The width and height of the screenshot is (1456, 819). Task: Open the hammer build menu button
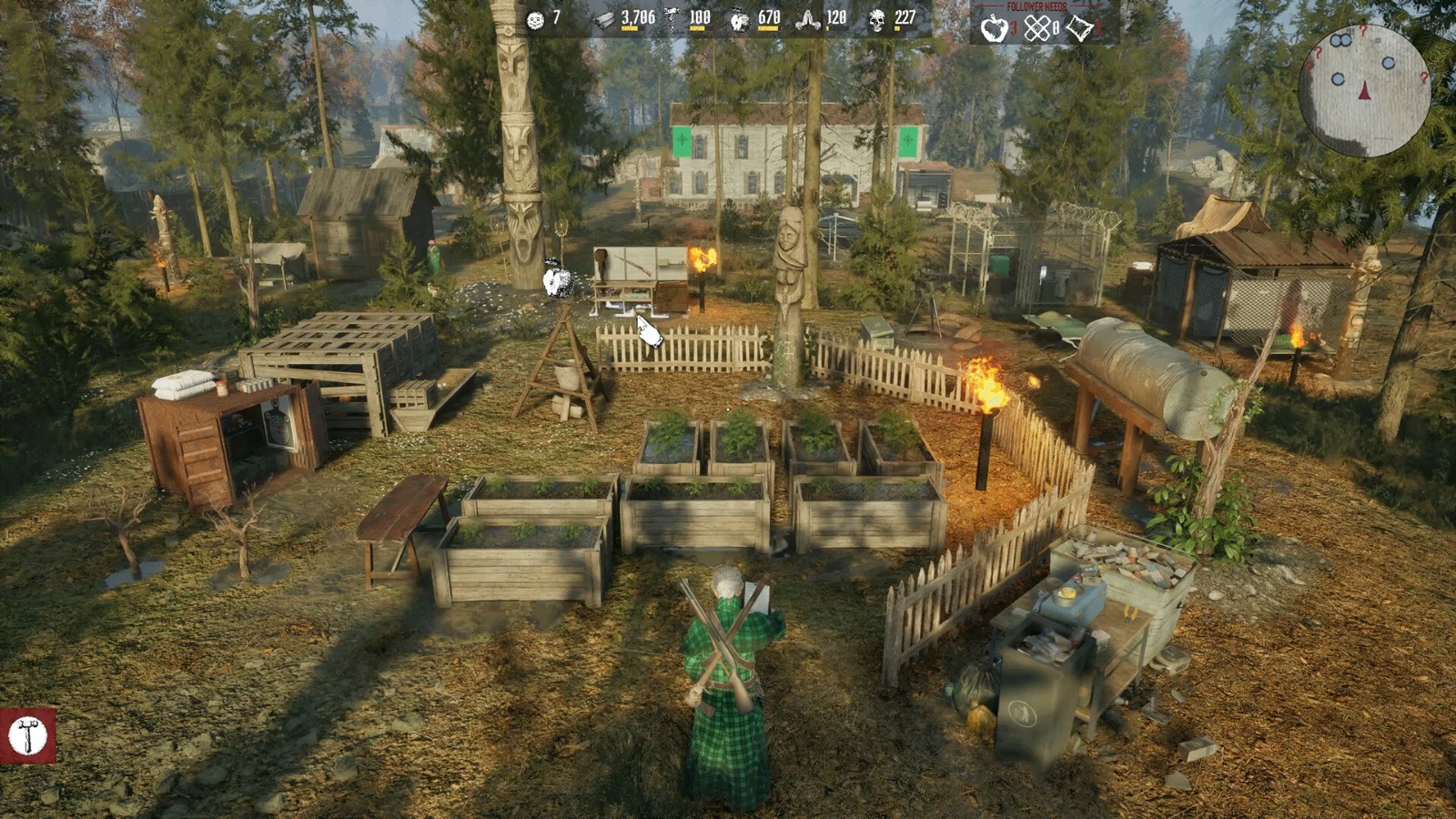point(27,735)
